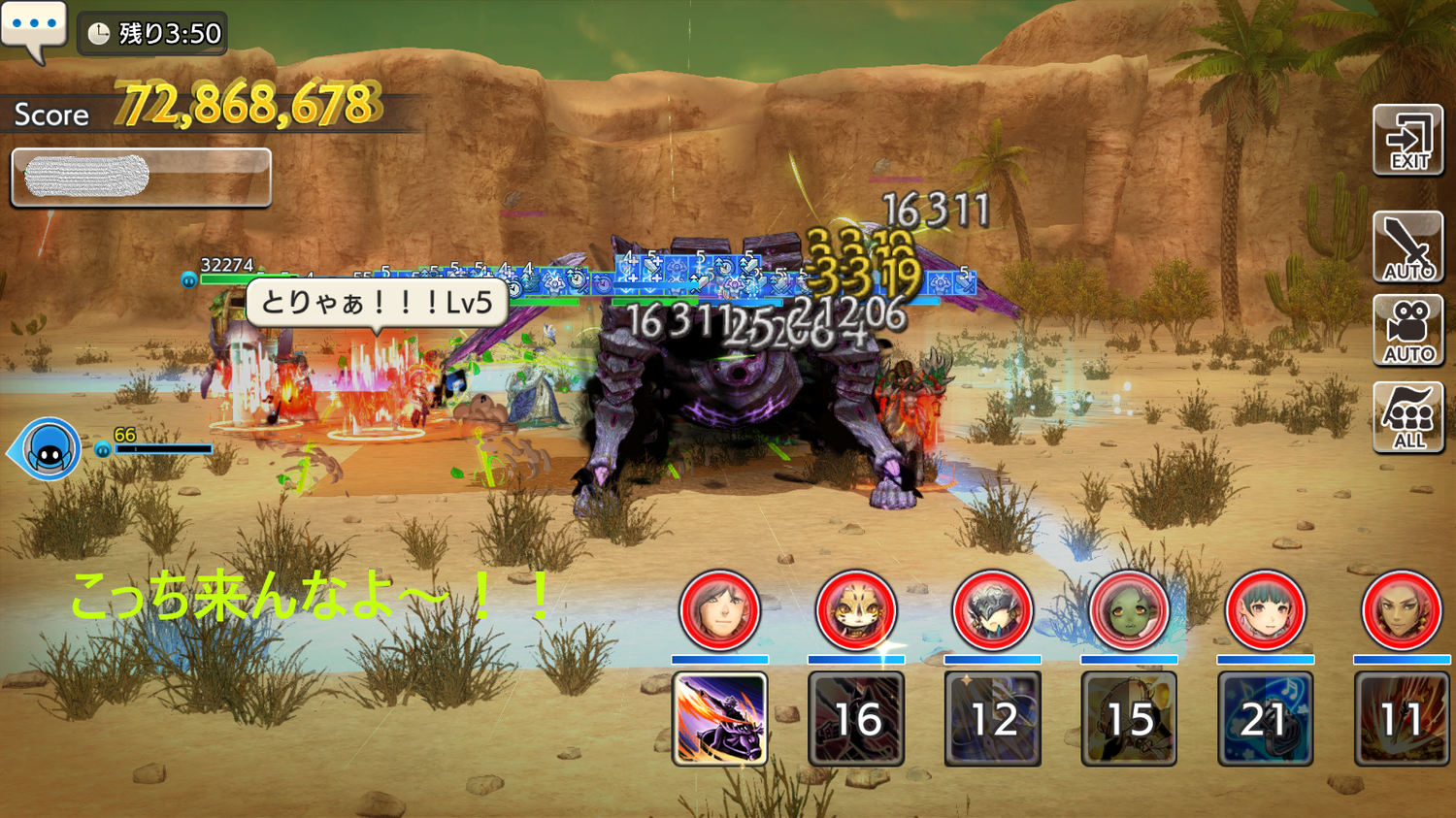Tap the blue hooded creature icon
Image resolution: width=1456 pixels, height=818 pixels.
coord(49,449)
